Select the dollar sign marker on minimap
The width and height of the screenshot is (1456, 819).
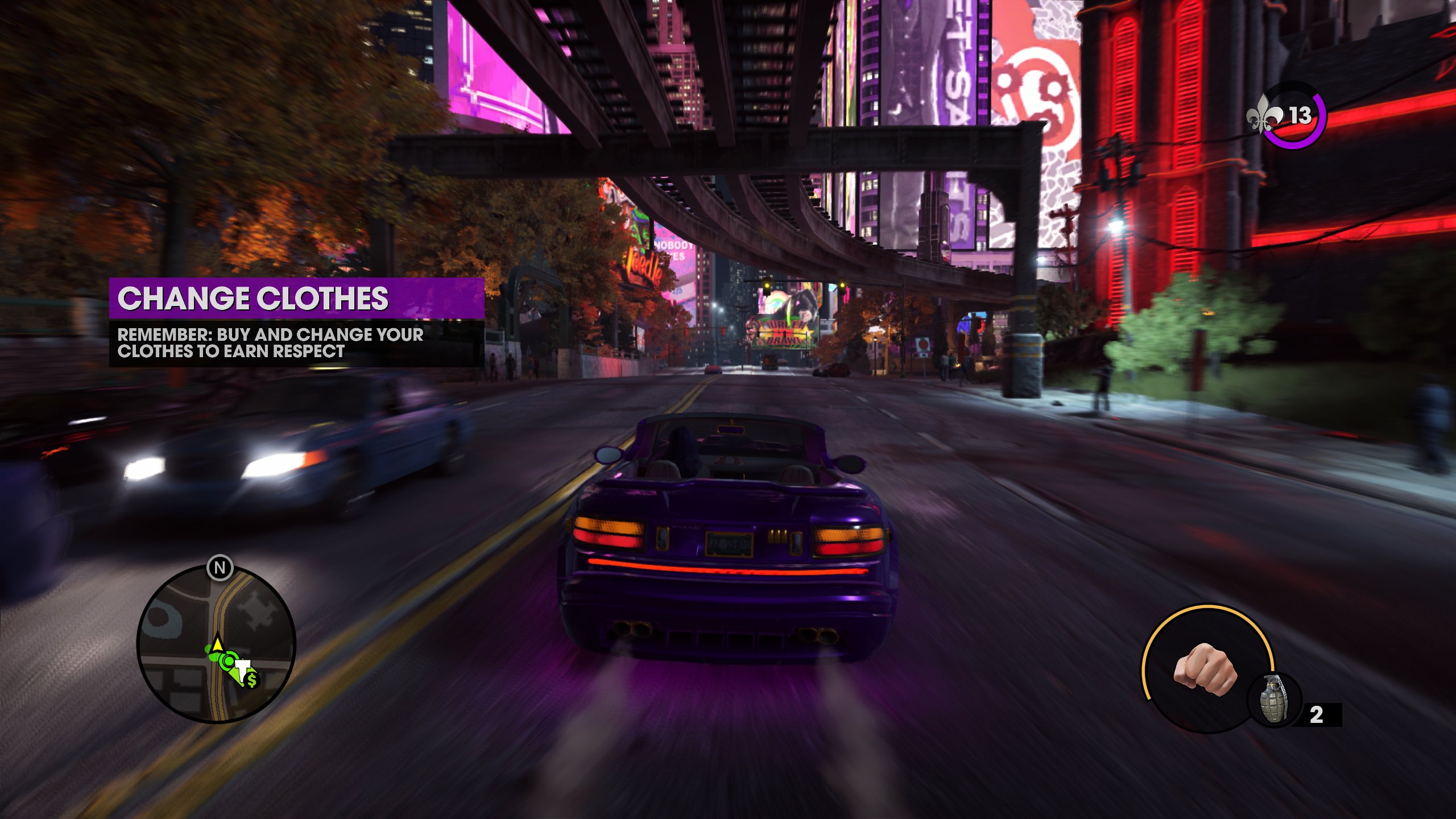coord(252,679)
